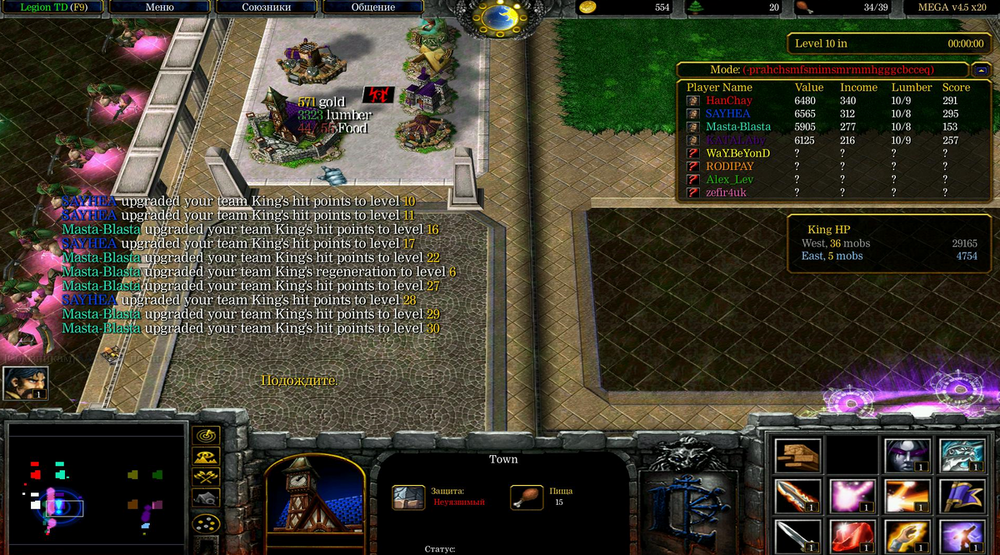Open the formation dots button
Image resolution: width=1000 pixels, height=555 pixels.
click(x=206, y=522)
